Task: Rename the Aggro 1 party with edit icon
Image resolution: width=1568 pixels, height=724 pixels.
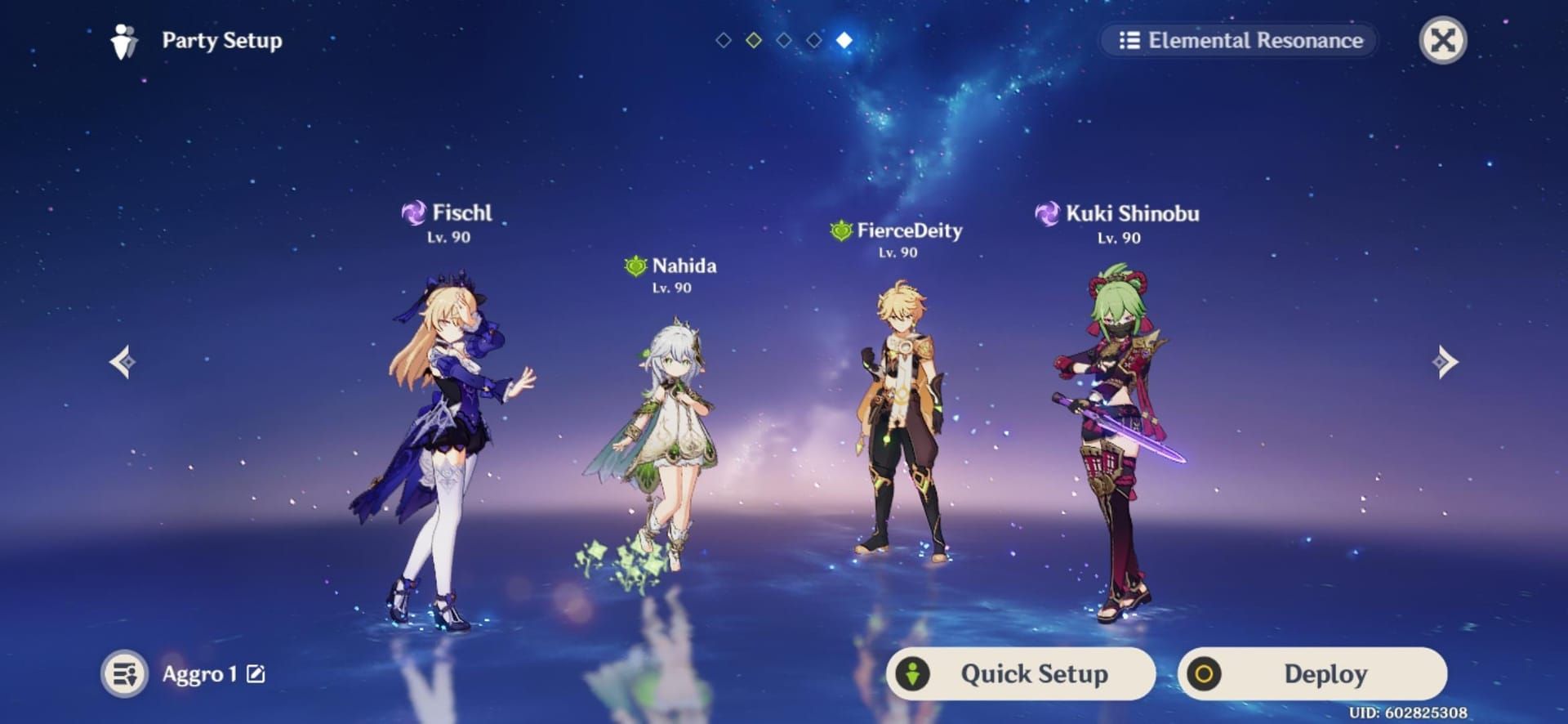Action: pyautogui.click(x=256, y=673)
